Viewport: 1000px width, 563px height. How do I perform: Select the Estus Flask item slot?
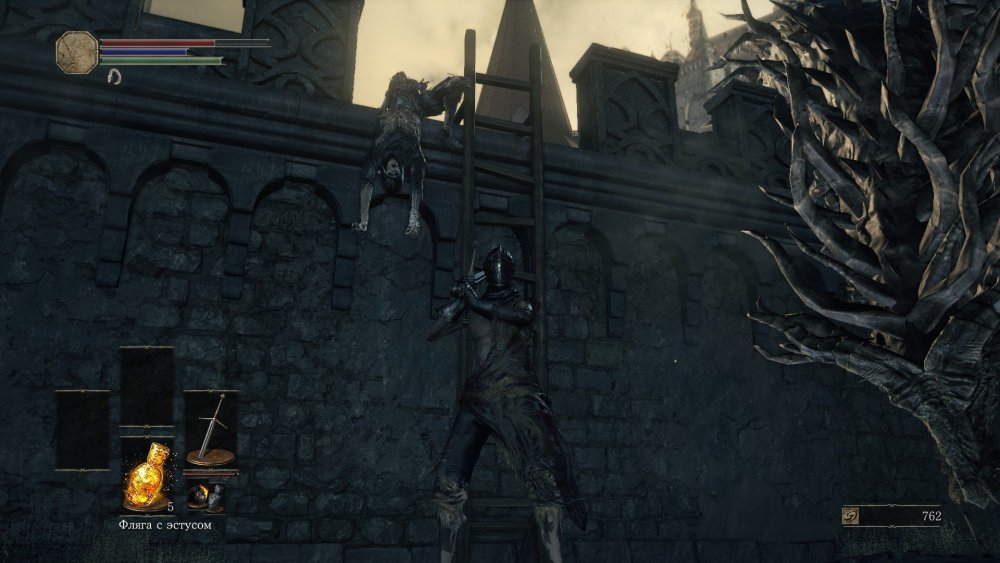point(145,475)
